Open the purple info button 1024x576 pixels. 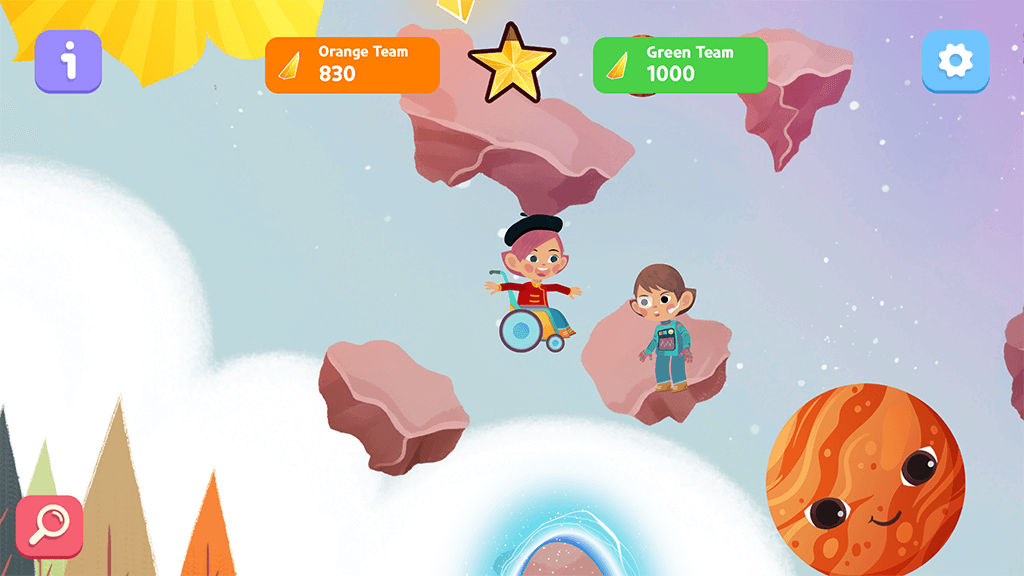point(68,62)
